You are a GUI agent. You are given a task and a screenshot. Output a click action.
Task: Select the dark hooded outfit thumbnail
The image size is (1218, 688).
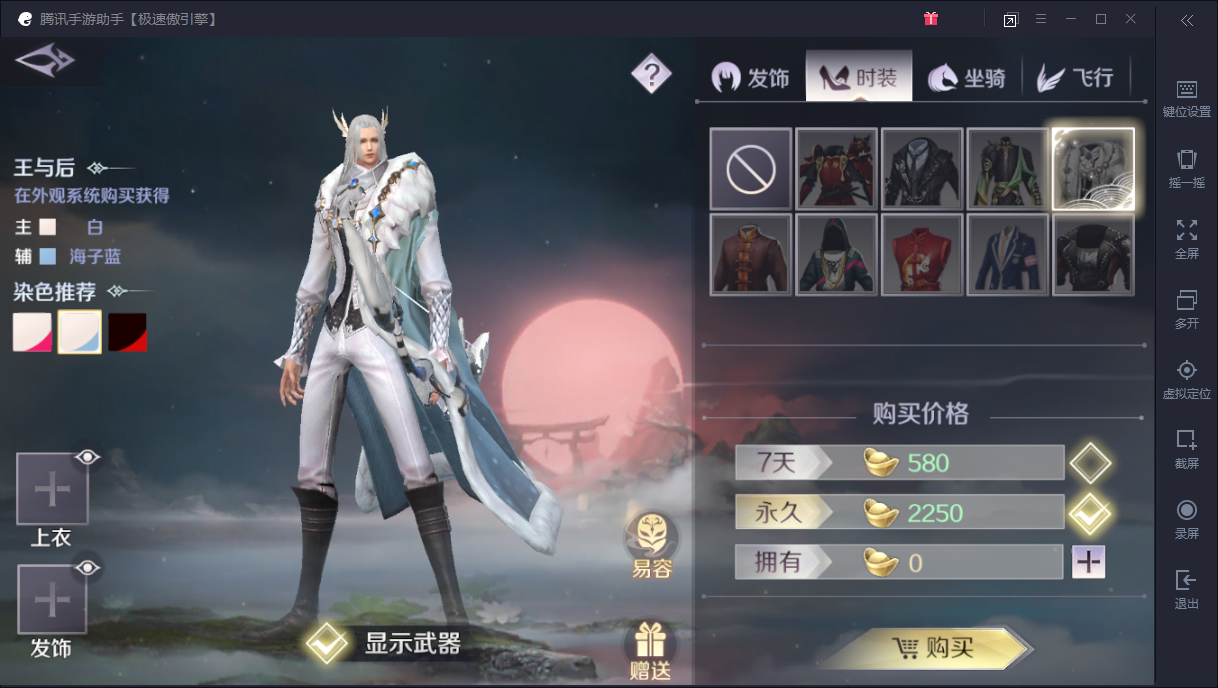pos(836,255)
